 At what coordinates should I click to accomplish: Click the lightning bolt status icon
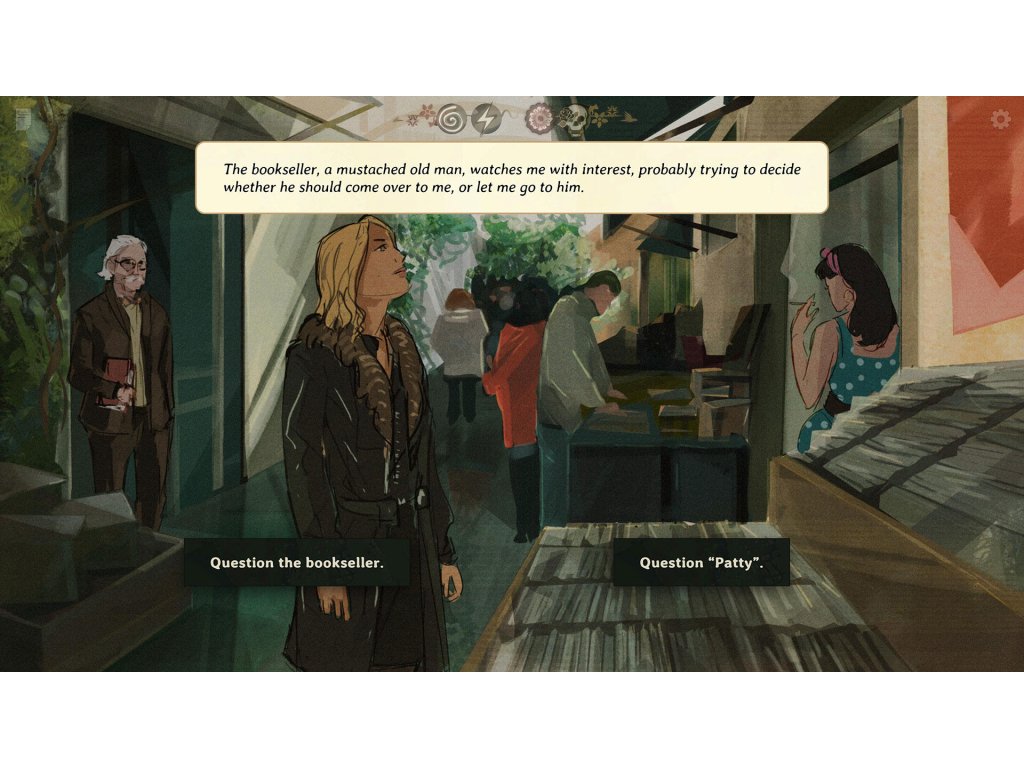(486, 120)
